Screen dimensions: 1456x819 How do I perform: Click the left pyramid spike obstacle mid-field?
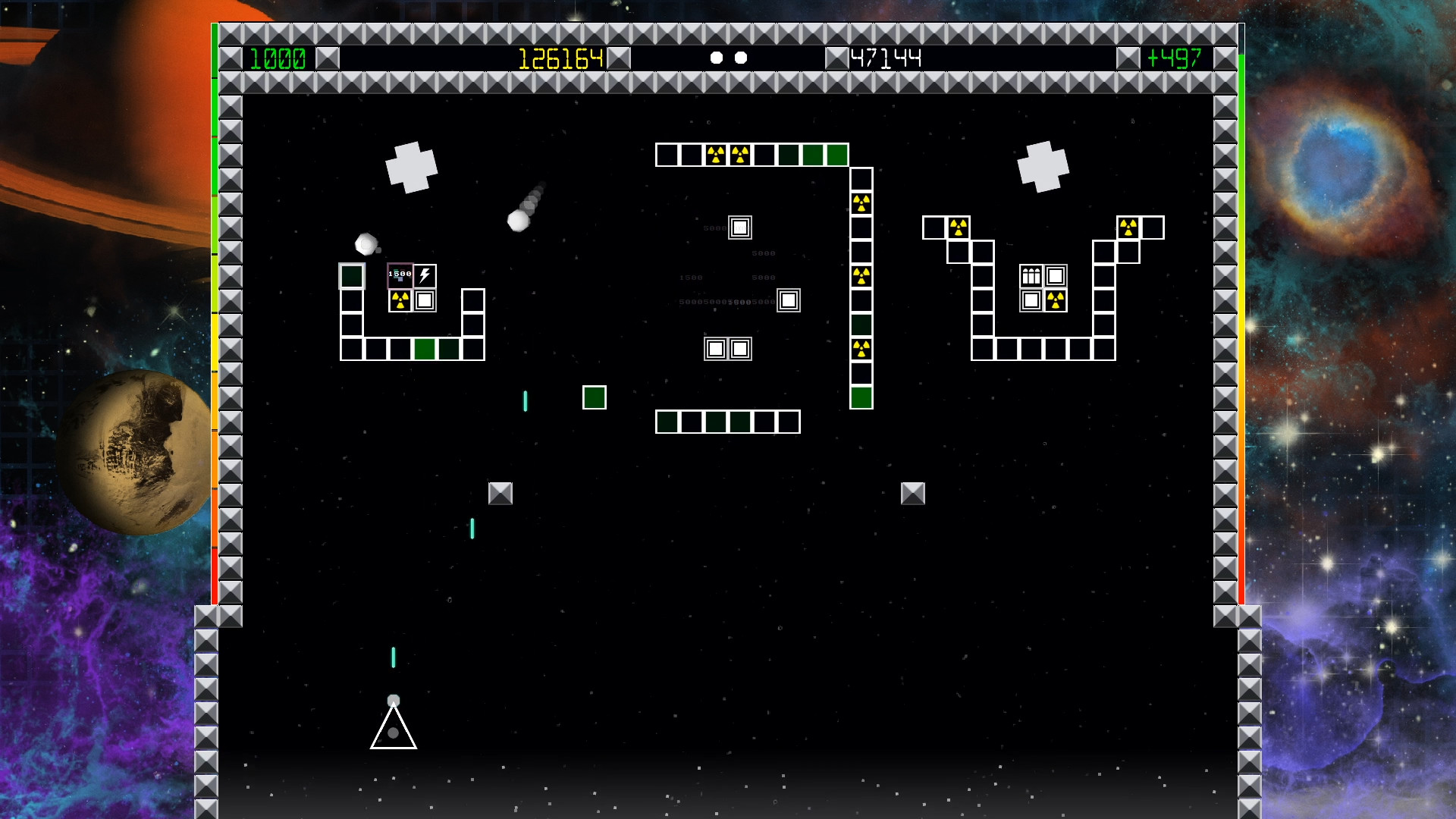pyautogui.click(x=501, y=493)
